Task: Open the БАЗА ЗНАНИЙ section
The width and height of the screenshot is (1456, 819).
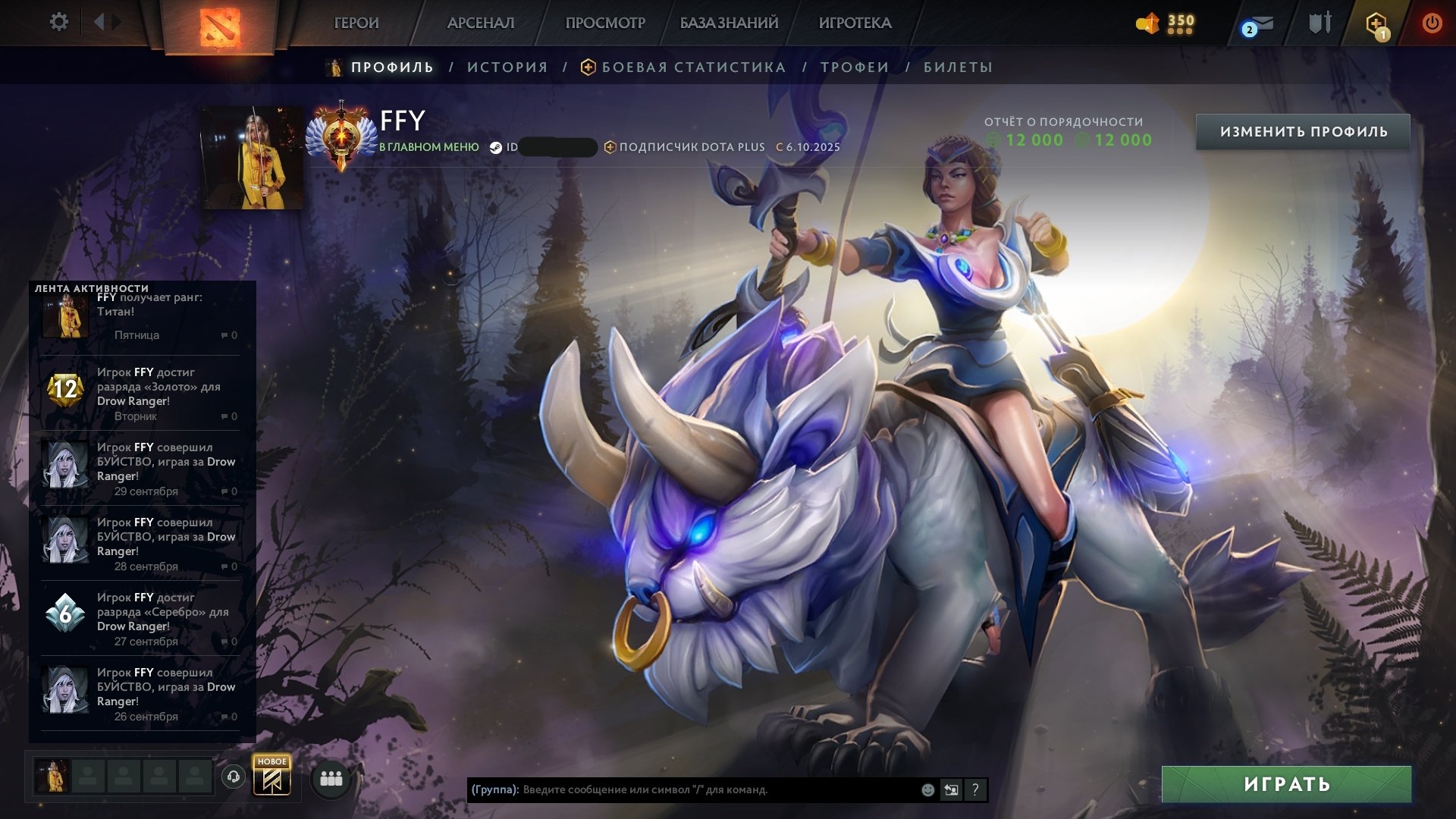Action: pyautogui.click(x=729, y=23)
